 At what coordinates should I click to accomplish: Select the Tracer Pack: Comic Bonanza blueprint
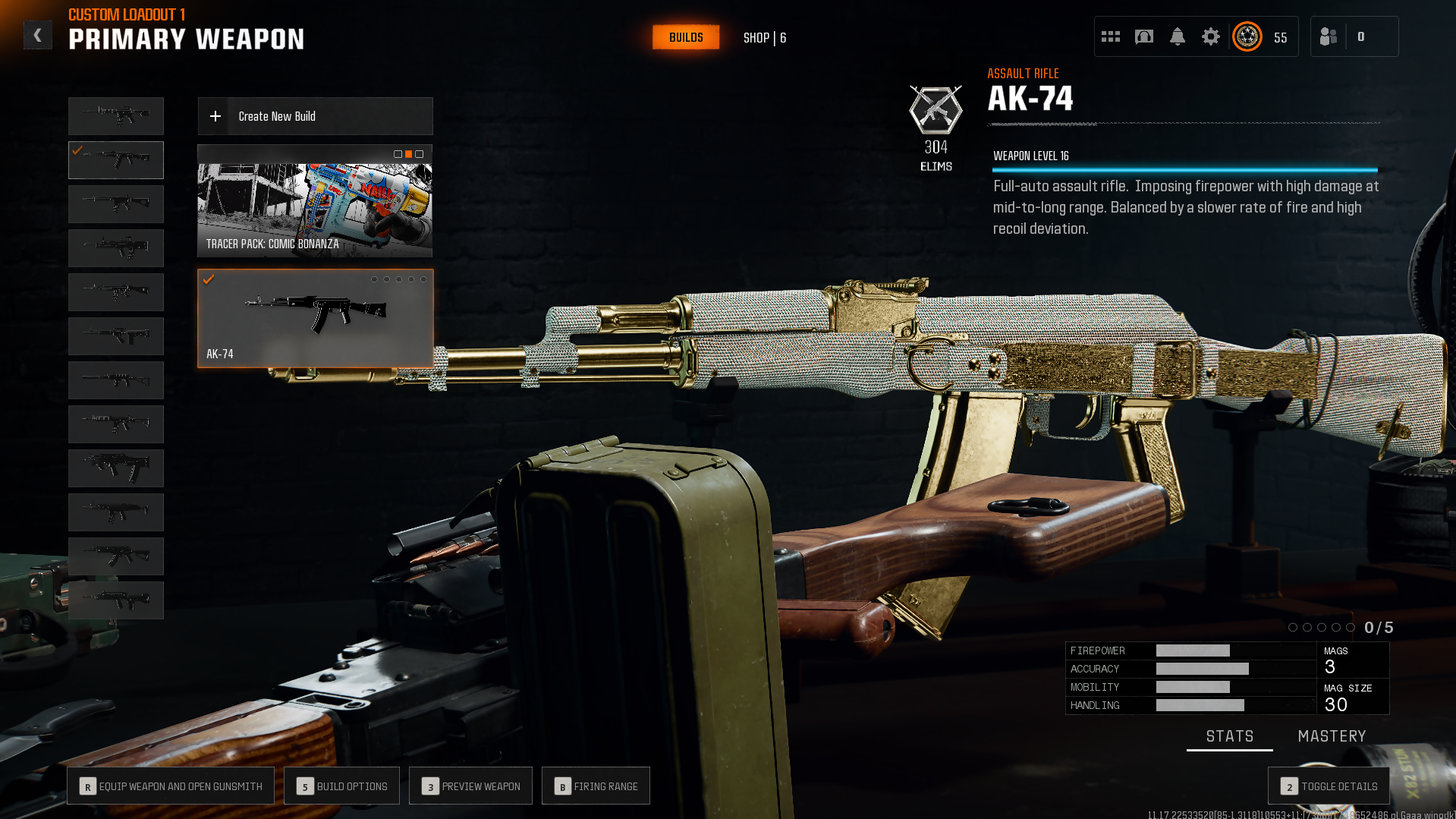(315, 201)
